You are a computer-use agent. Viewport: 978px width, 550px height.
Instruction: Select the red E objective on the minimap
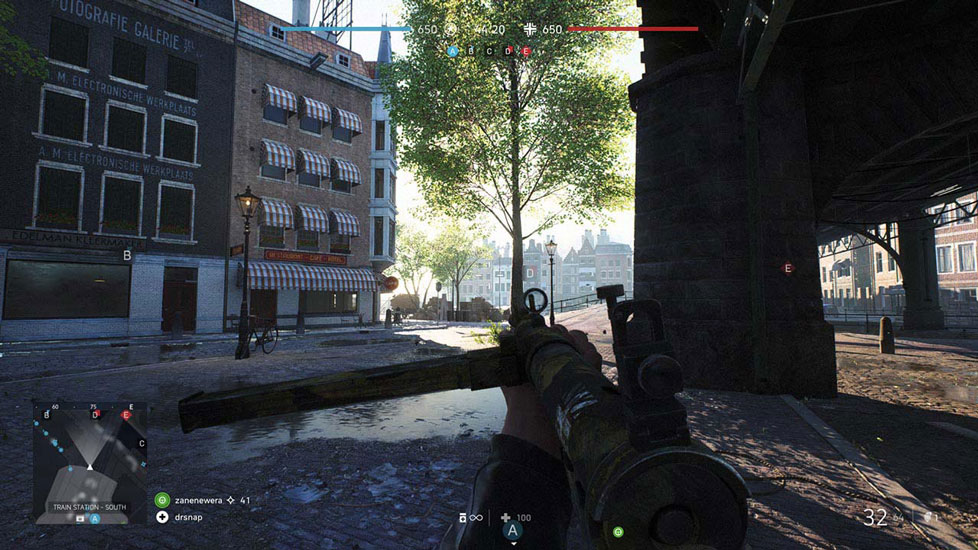coord(126,414)
